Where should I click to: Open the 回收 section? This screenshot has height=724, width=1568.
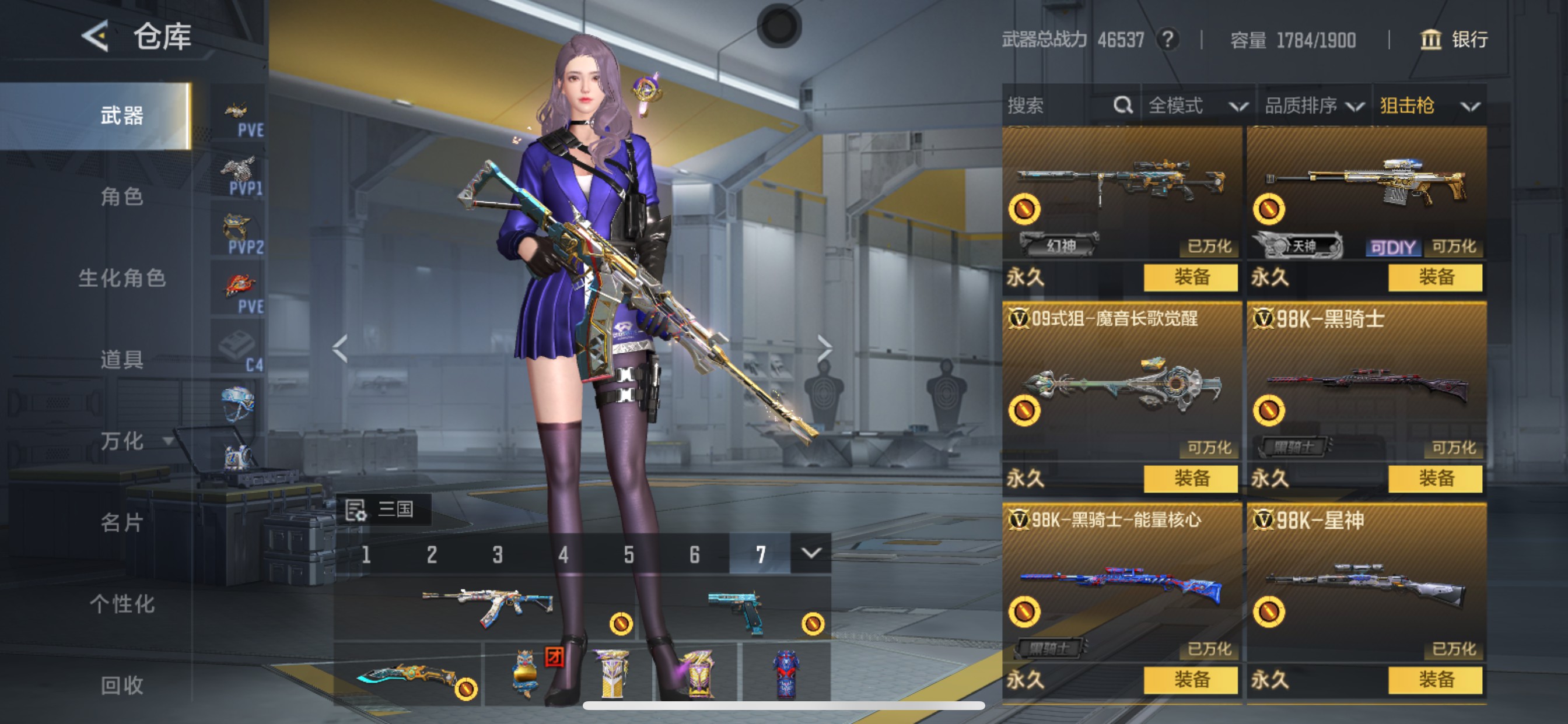coord(122,686)
